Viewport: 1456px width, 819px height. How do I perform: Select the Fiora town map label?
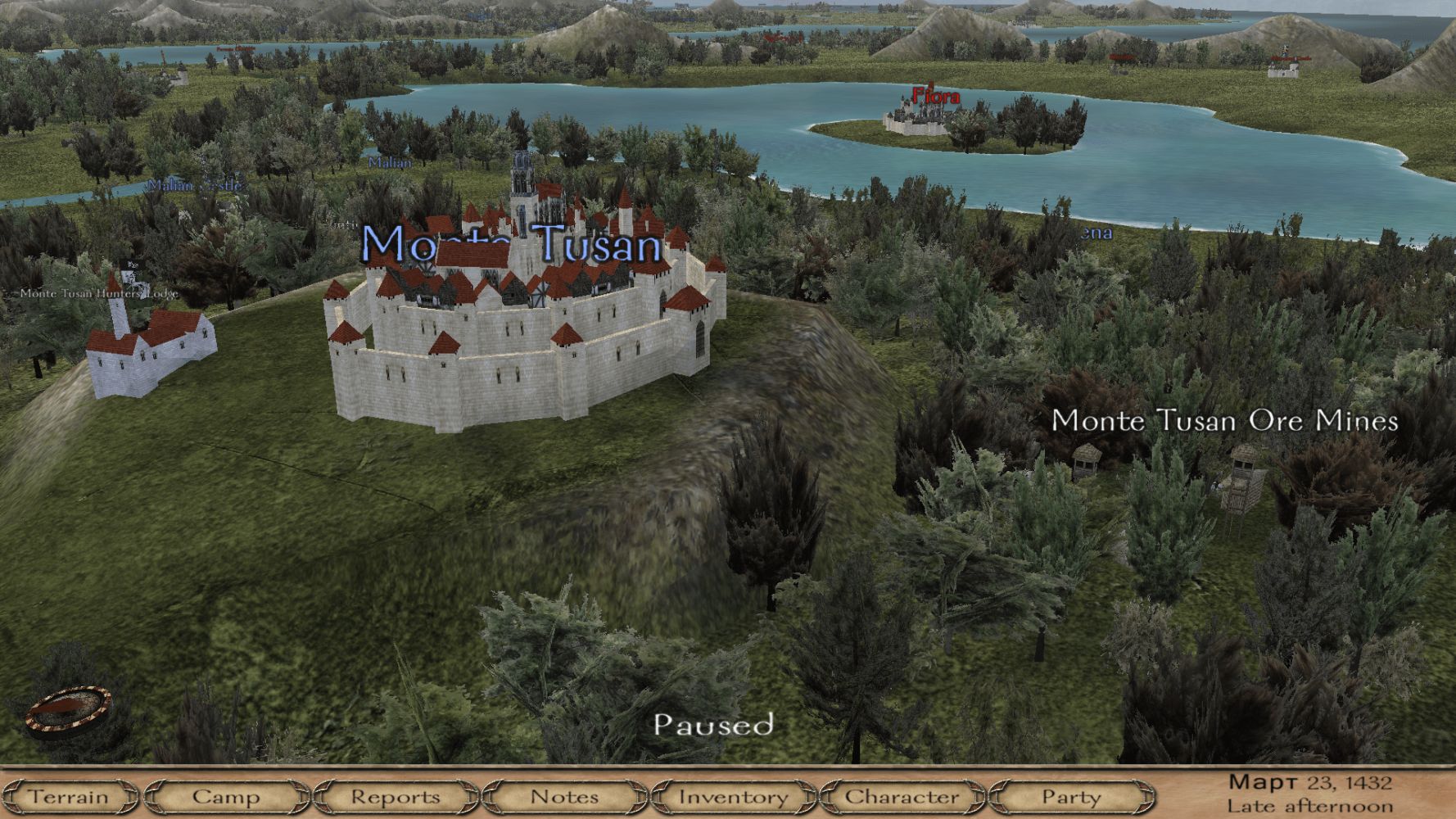pyautogui.click(x=936, y=95)
